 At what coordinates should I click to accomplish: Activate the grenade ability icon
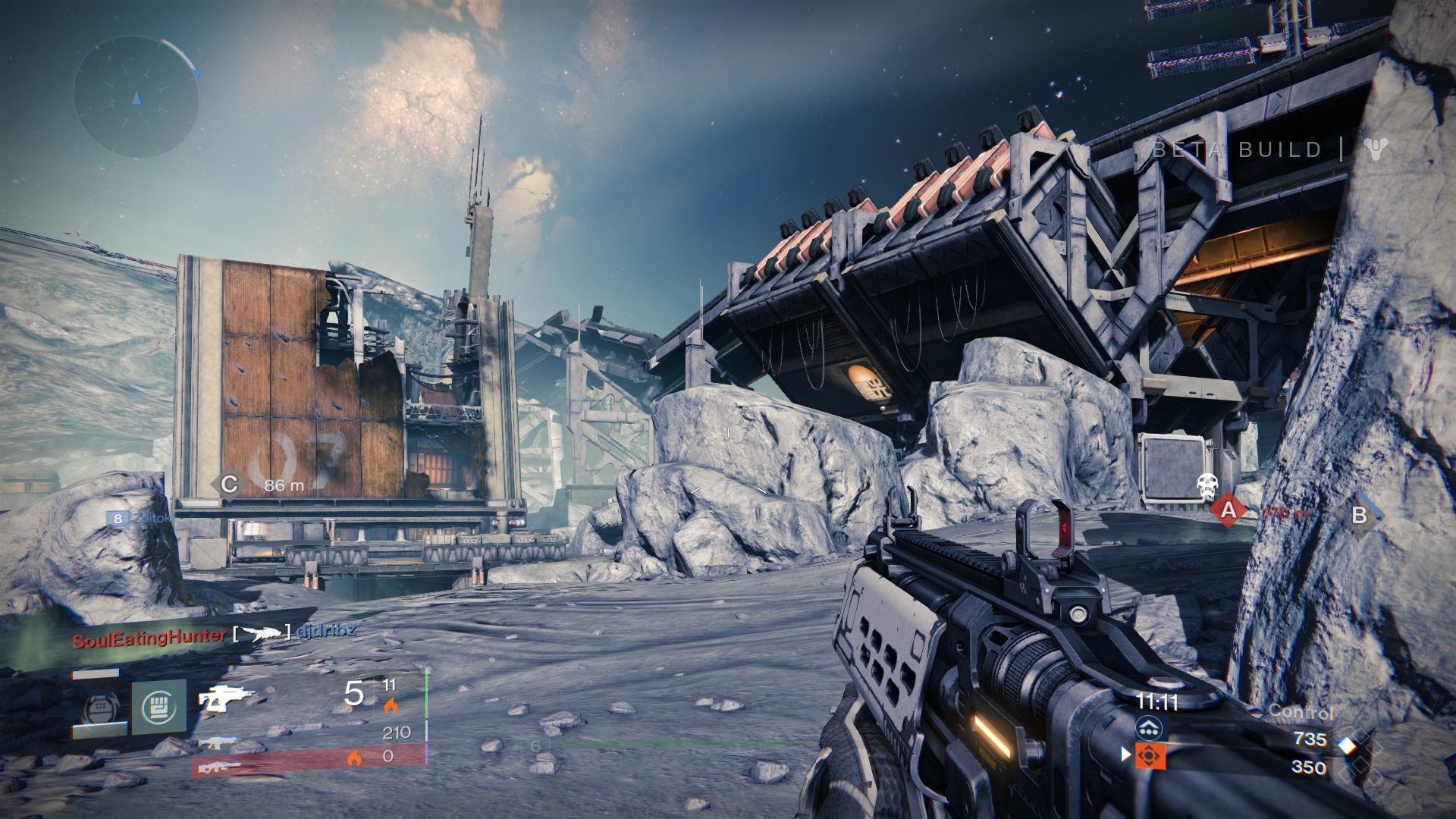click(x=100, y=708)
